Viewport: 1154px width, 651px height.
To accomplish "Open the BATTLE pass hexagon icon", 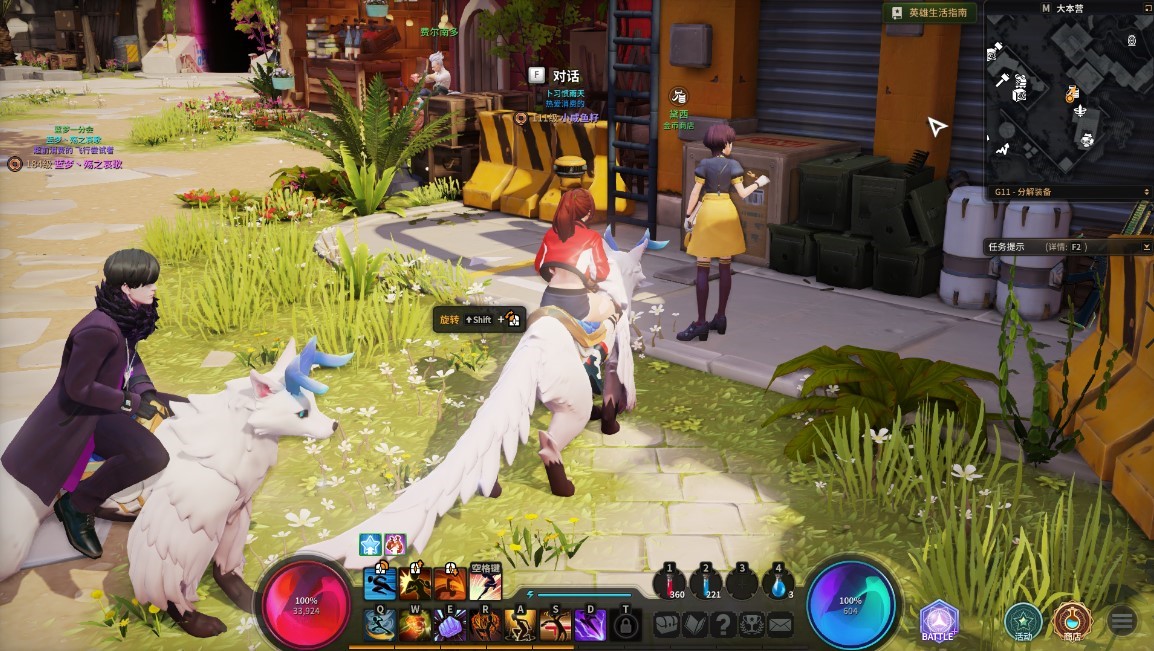I will point(939,620).
